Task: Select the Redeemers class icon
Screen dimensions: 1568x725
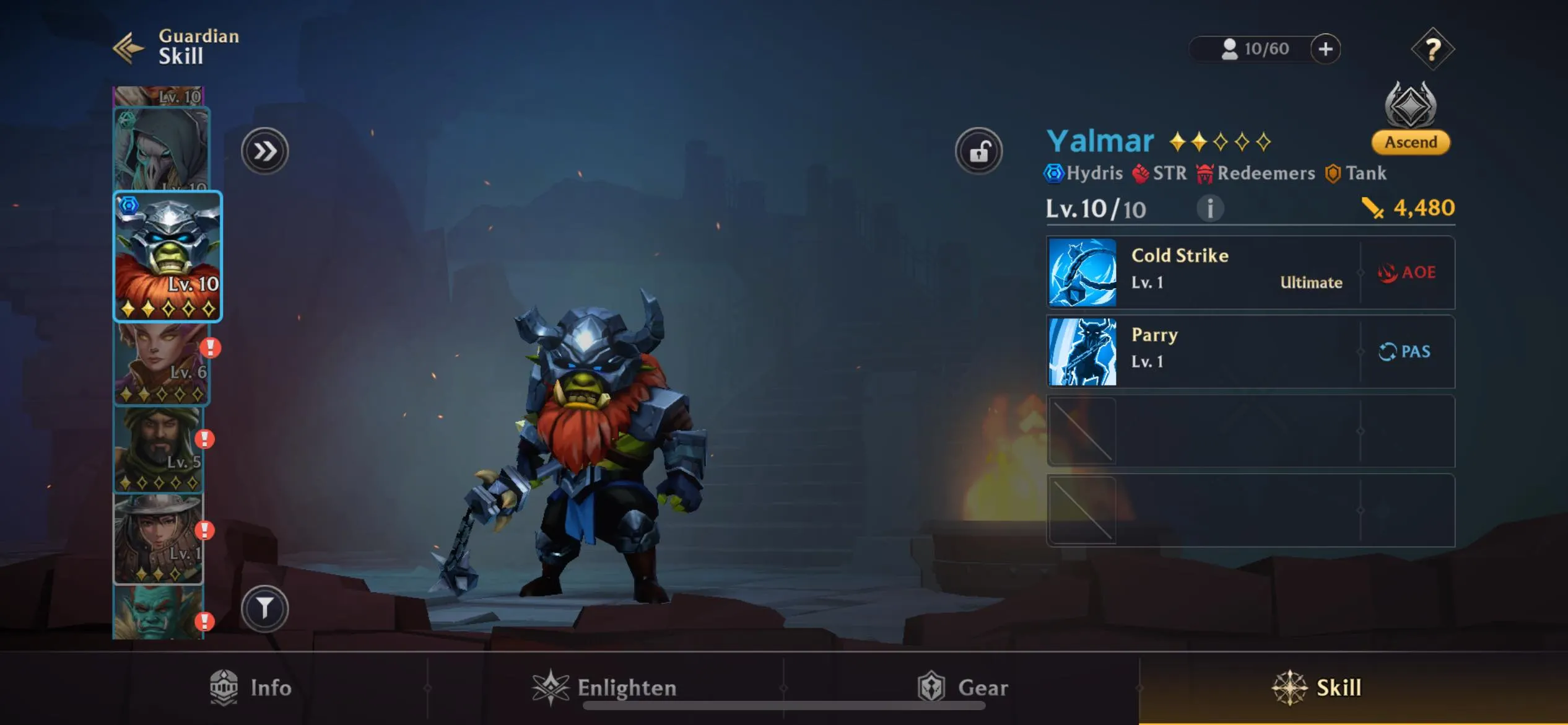Action: [x=1205, y=173]
